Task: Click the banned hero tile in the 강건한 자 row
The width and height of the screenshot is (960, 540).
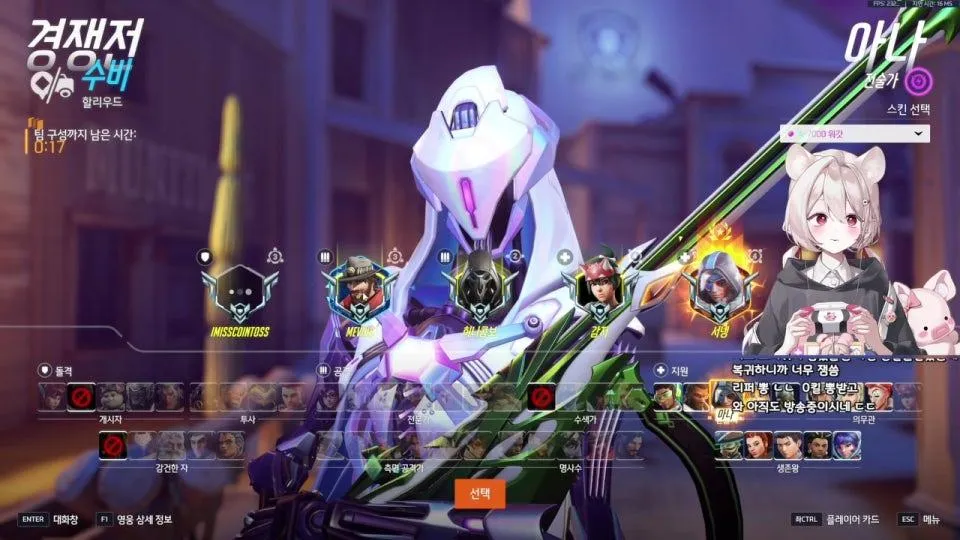Action: (x=113, y=446)
